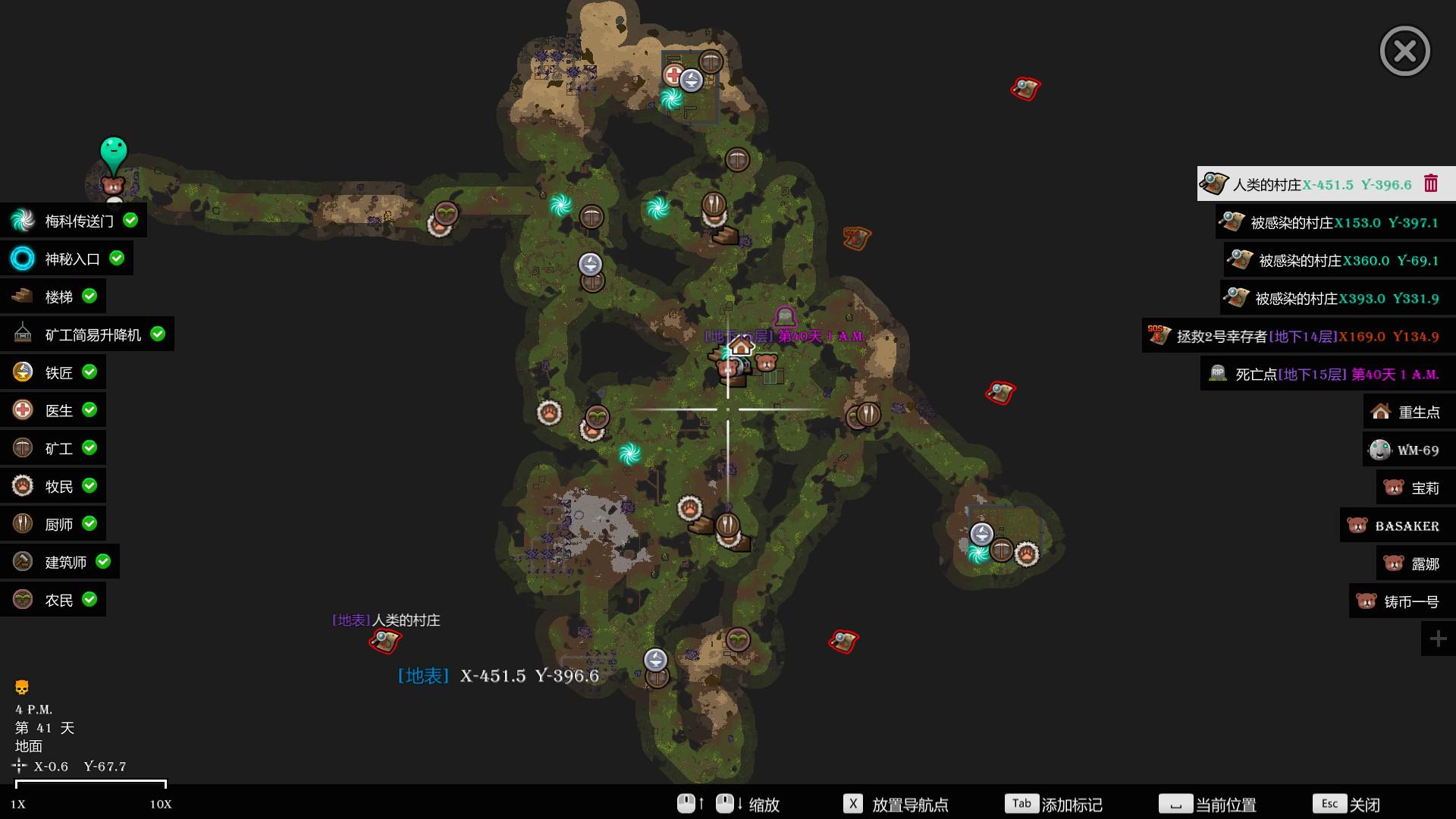Toggle the 厨师 chef filter
This screenshot has width=1456, height=819.
tap(55, 524)
